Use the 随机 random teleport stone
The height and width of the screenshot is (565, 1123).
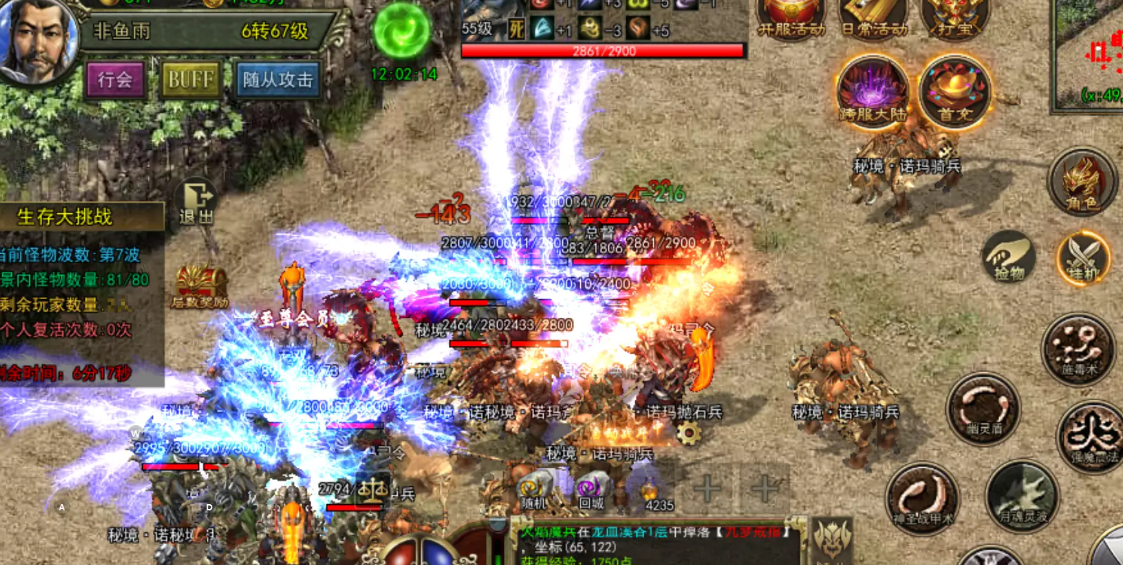(x=531, y=488)
